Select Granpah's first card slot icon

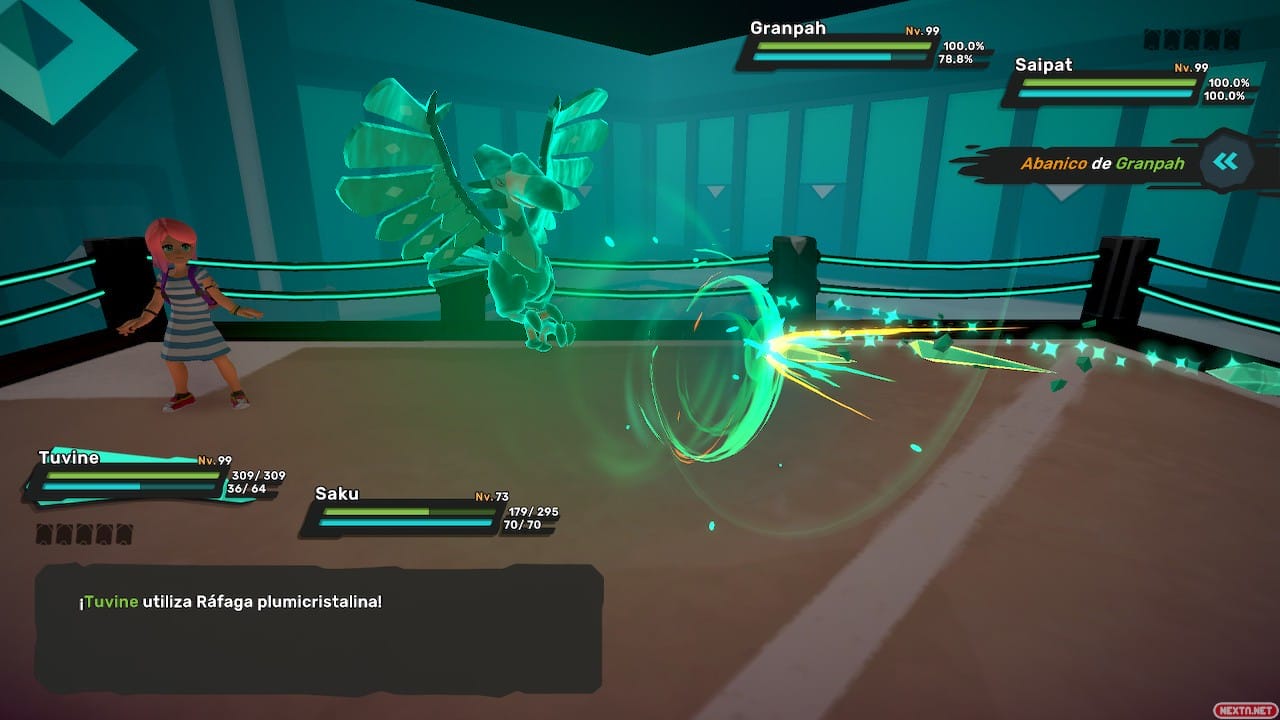[1150, 40]
